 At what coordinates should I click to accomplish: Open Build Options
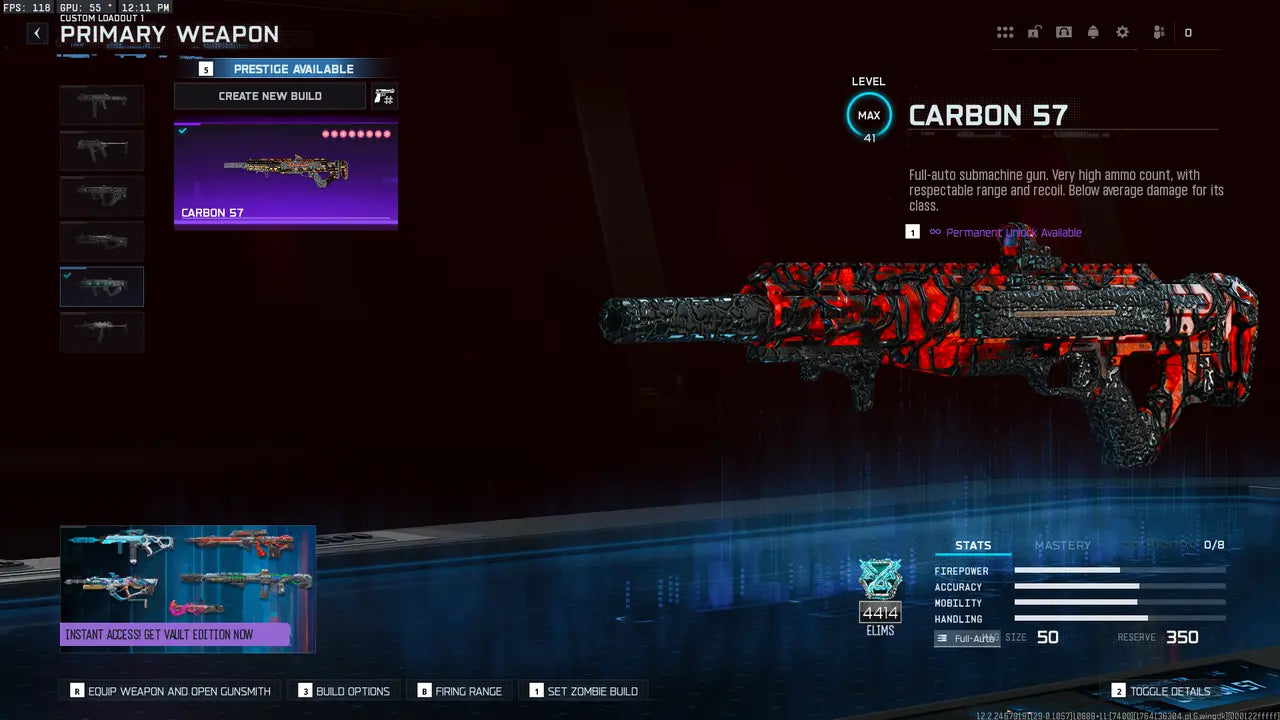[x=345, y=691]
